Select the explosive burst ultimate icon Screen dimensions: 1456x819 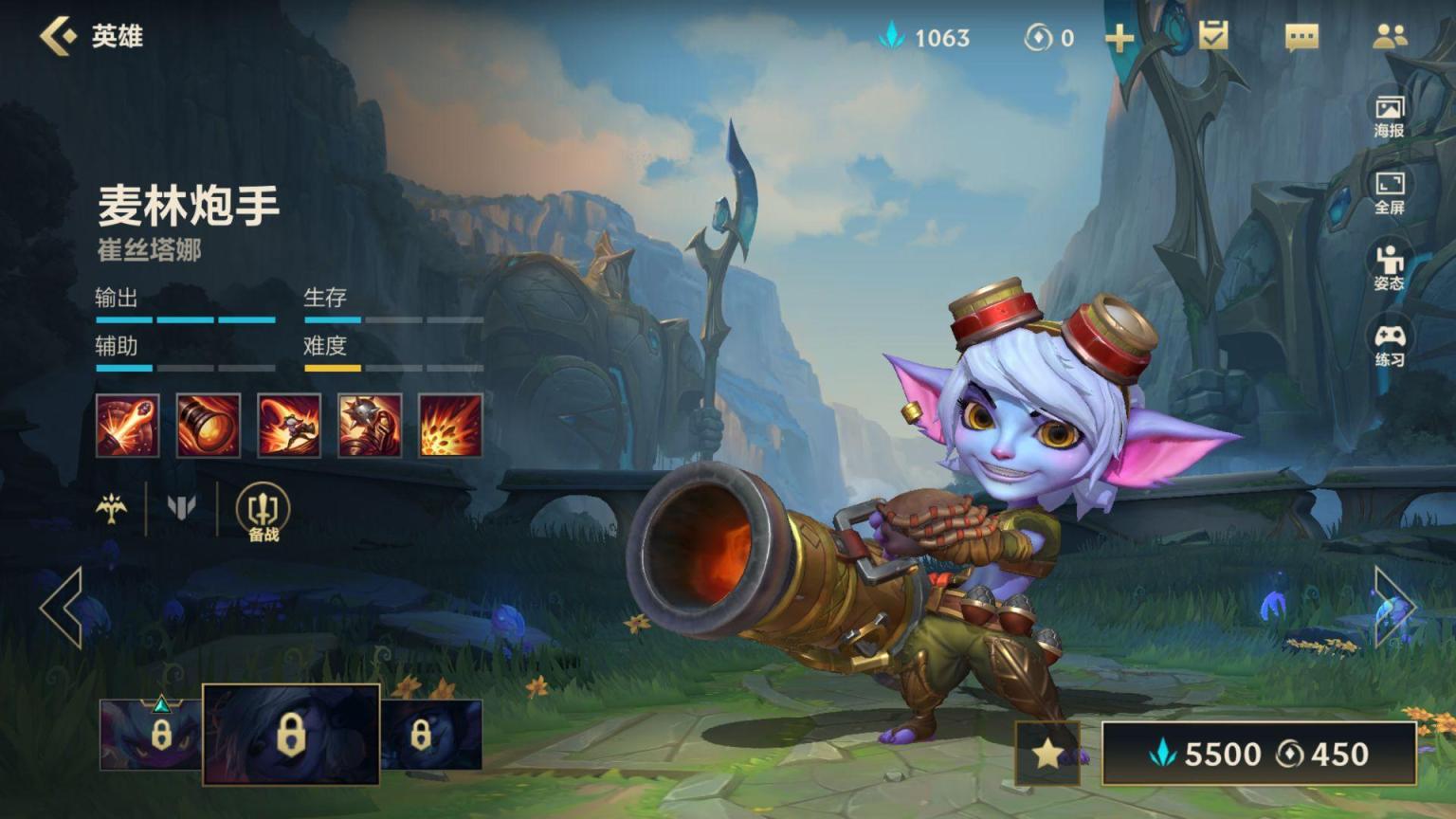coord(450,426)
